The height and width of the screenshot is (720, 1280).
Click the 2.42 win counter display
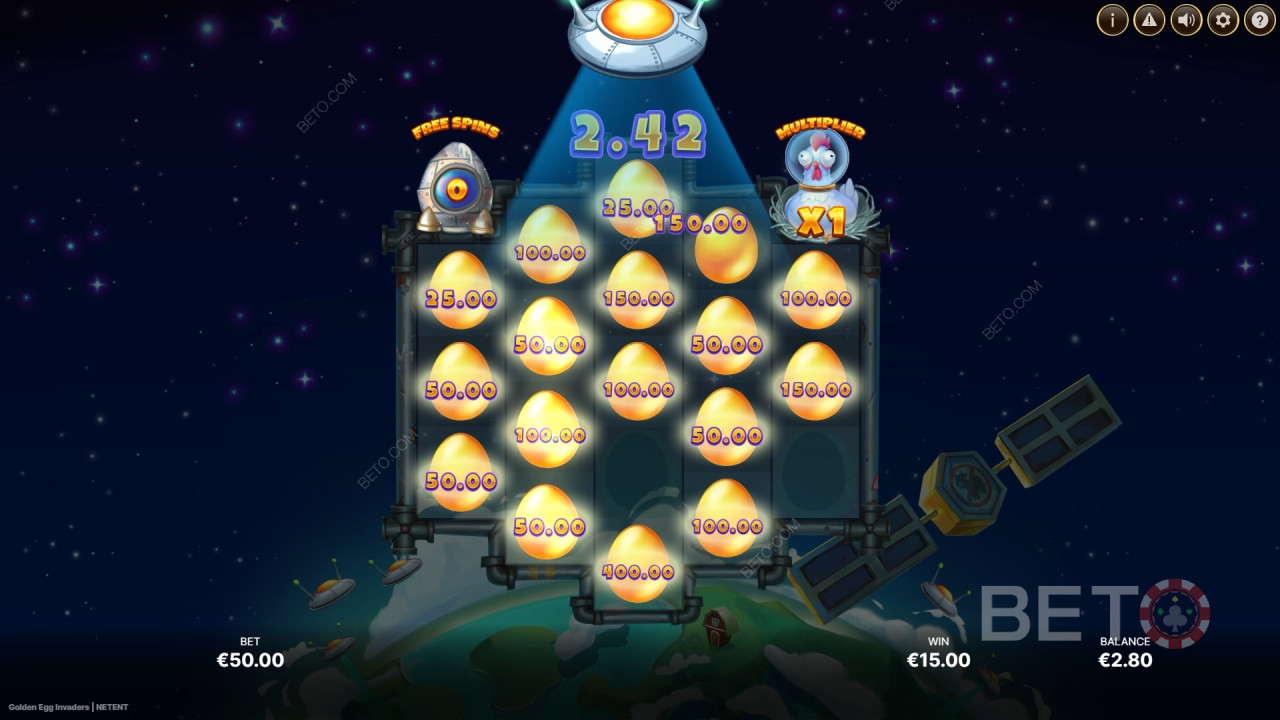[x=637, y=133]
